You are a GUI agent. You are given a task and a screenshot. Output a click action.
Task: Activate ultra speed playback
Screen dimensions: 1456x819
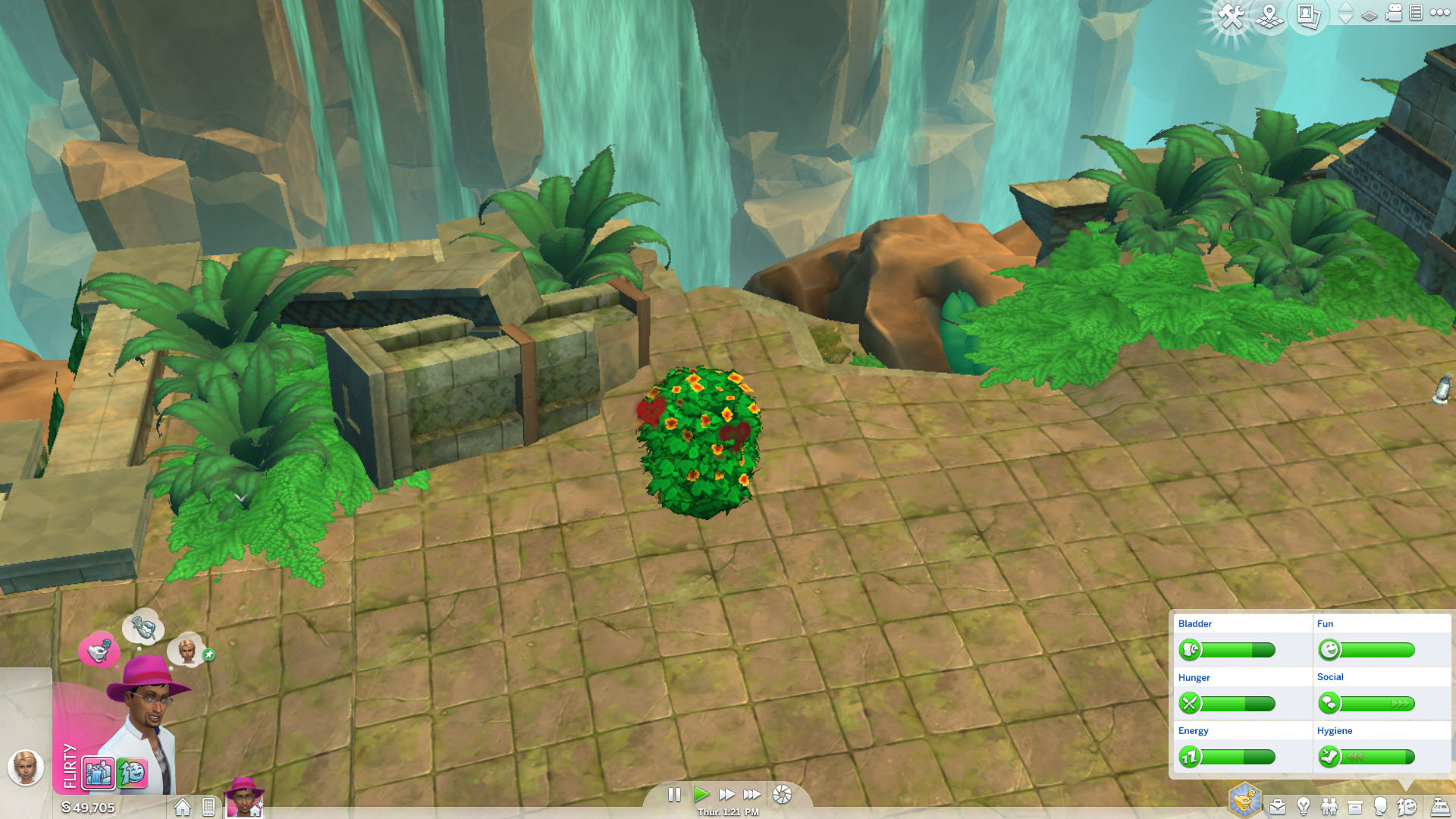coord(752,795)
